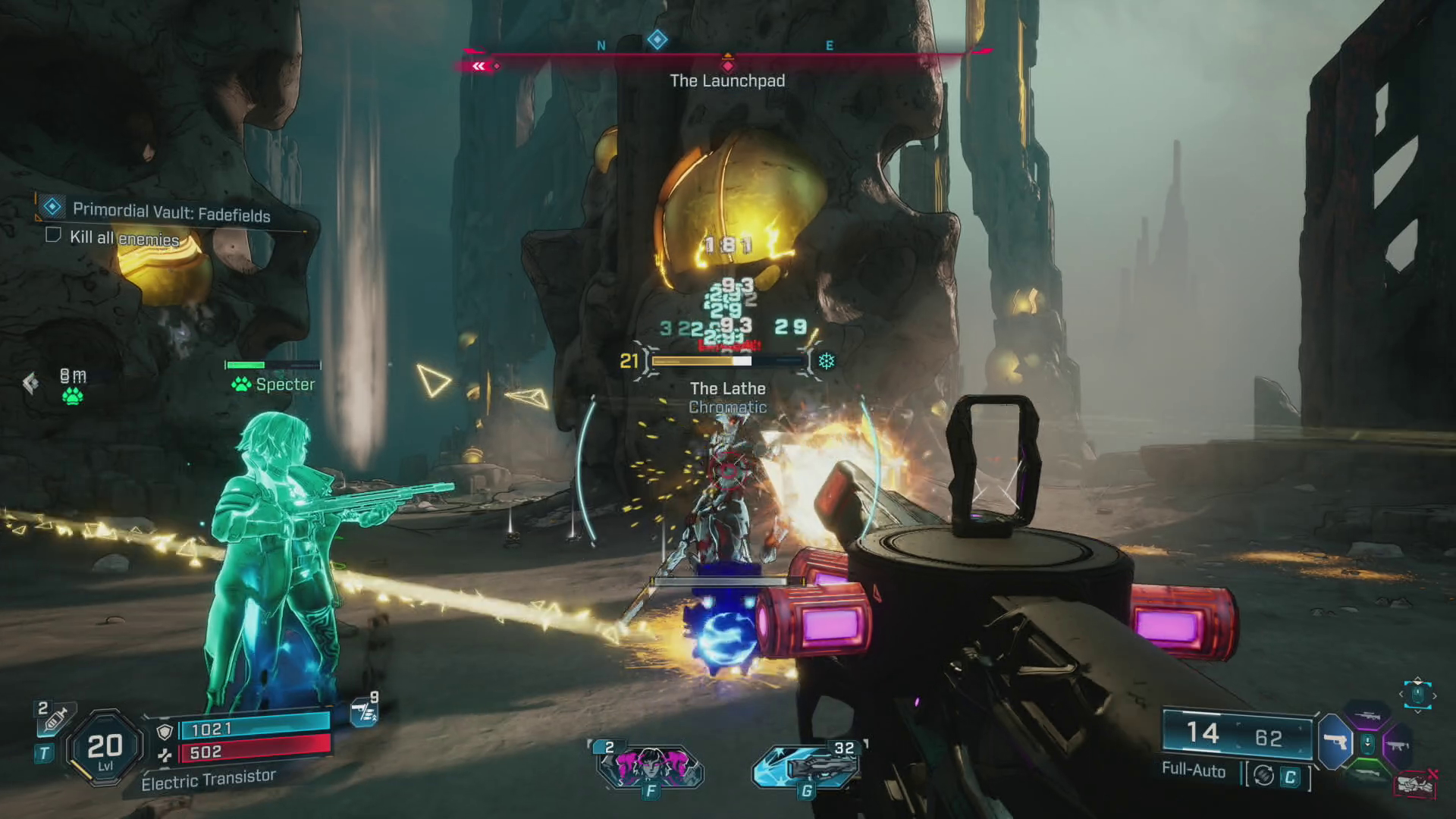1456x819 pixels.
Task: Activate the action skill with the pink-haired portrait
Action: click(x=650, y=766)
